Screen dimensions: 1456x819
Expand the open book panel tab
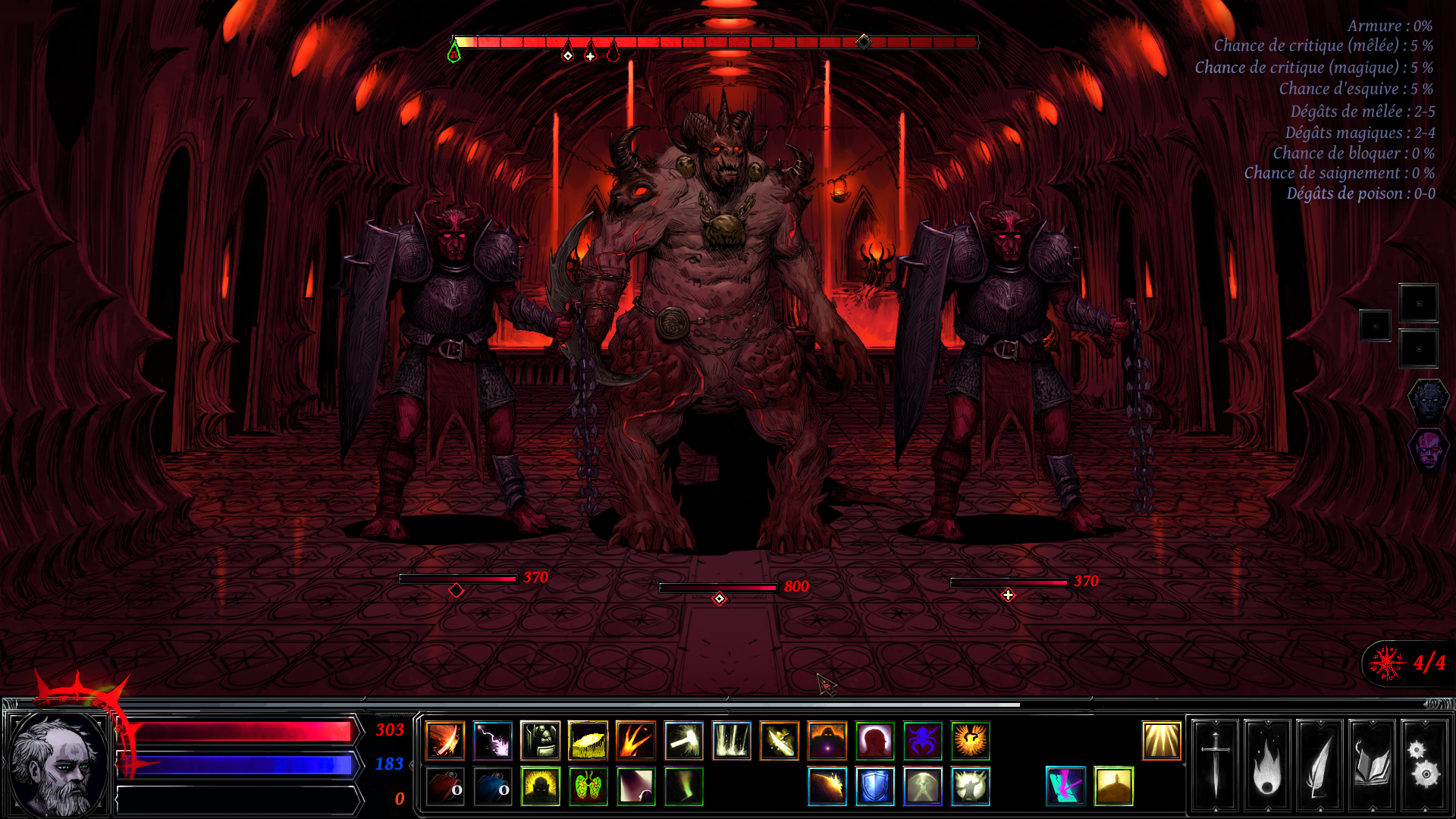point(1372,766)
